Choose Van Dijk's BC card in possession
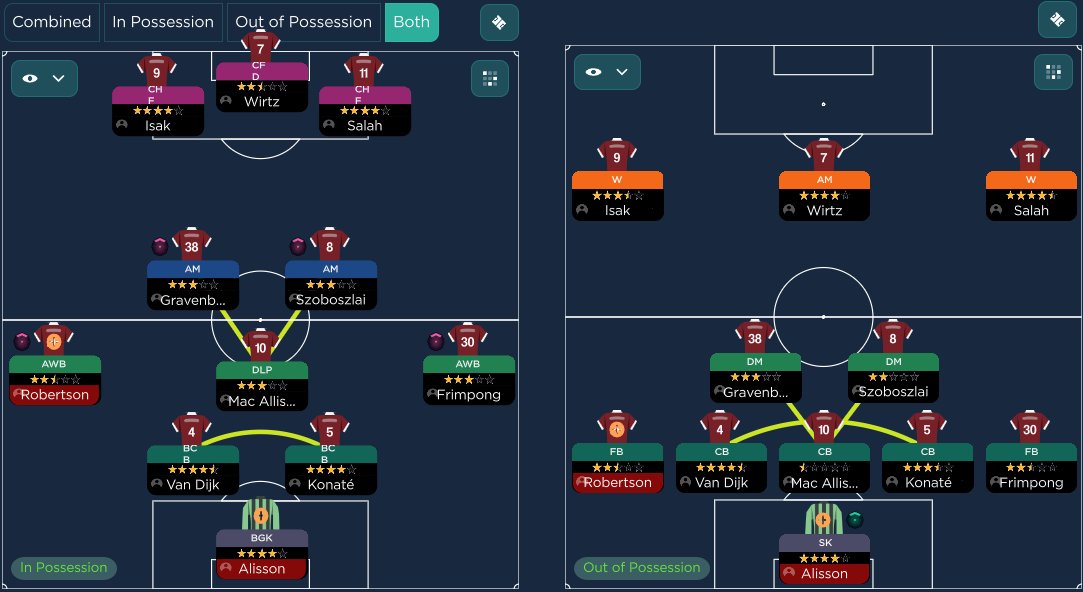This screenshot has width=1083, height=592. (192, 469)
